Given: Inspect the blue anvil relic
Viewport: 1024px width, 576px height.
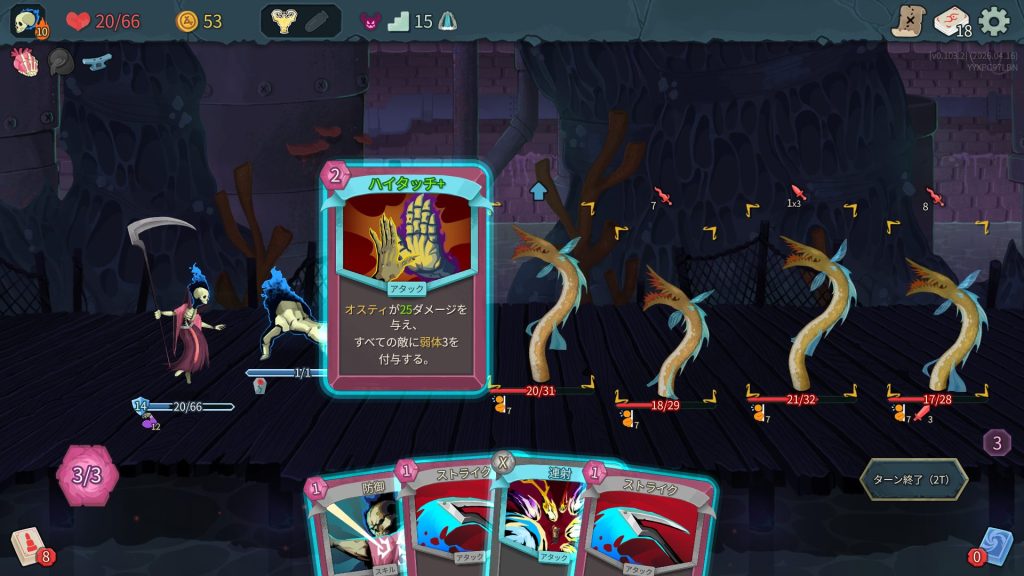Looking at the screenshot, I should point(96,61).
